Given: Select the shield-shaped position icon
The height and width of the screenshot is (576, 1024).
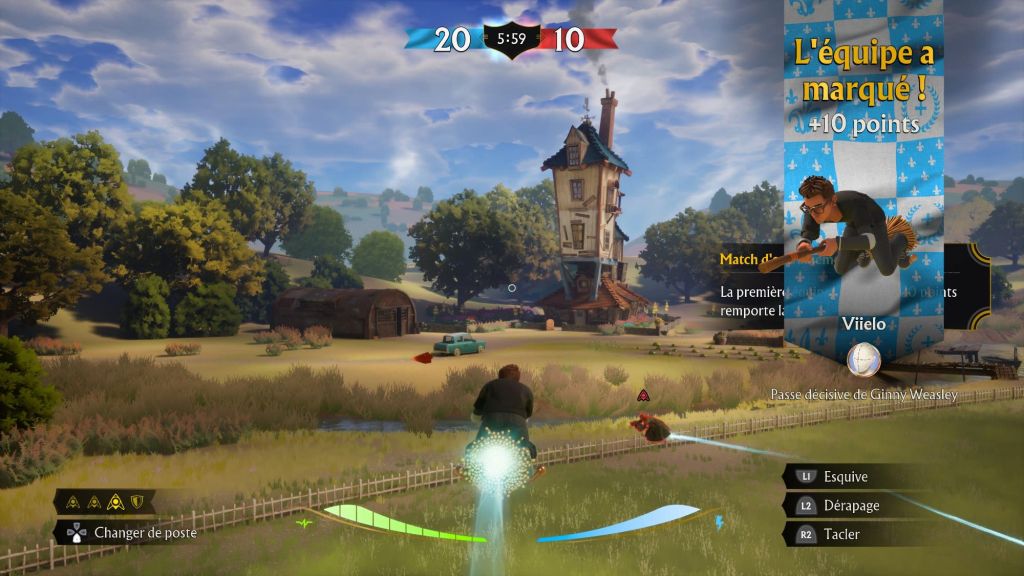Looking at the screenshot, I should click(x=137, y=501).
